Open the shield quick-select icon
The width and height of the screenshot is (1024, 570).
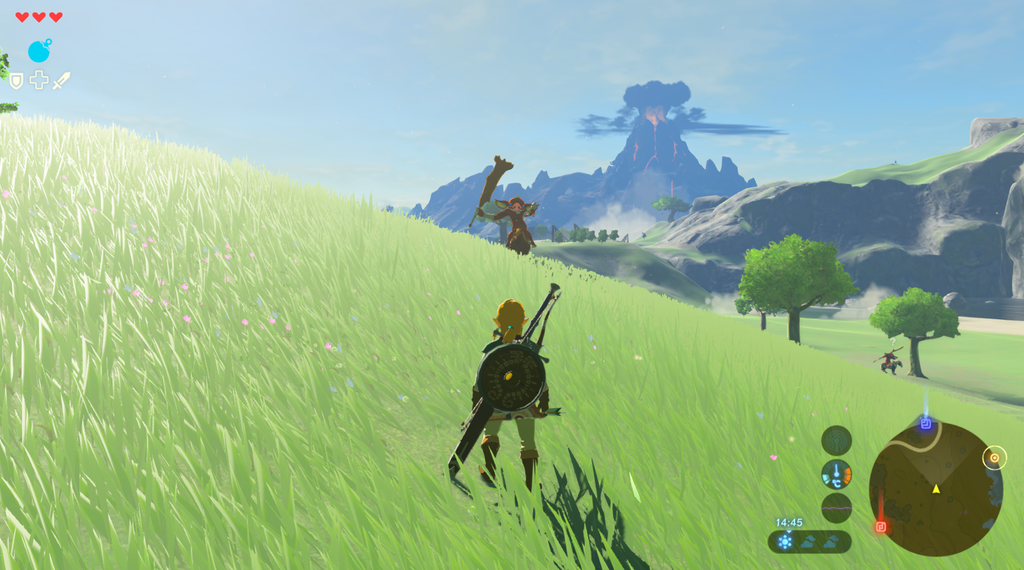(x=16, y=81)
